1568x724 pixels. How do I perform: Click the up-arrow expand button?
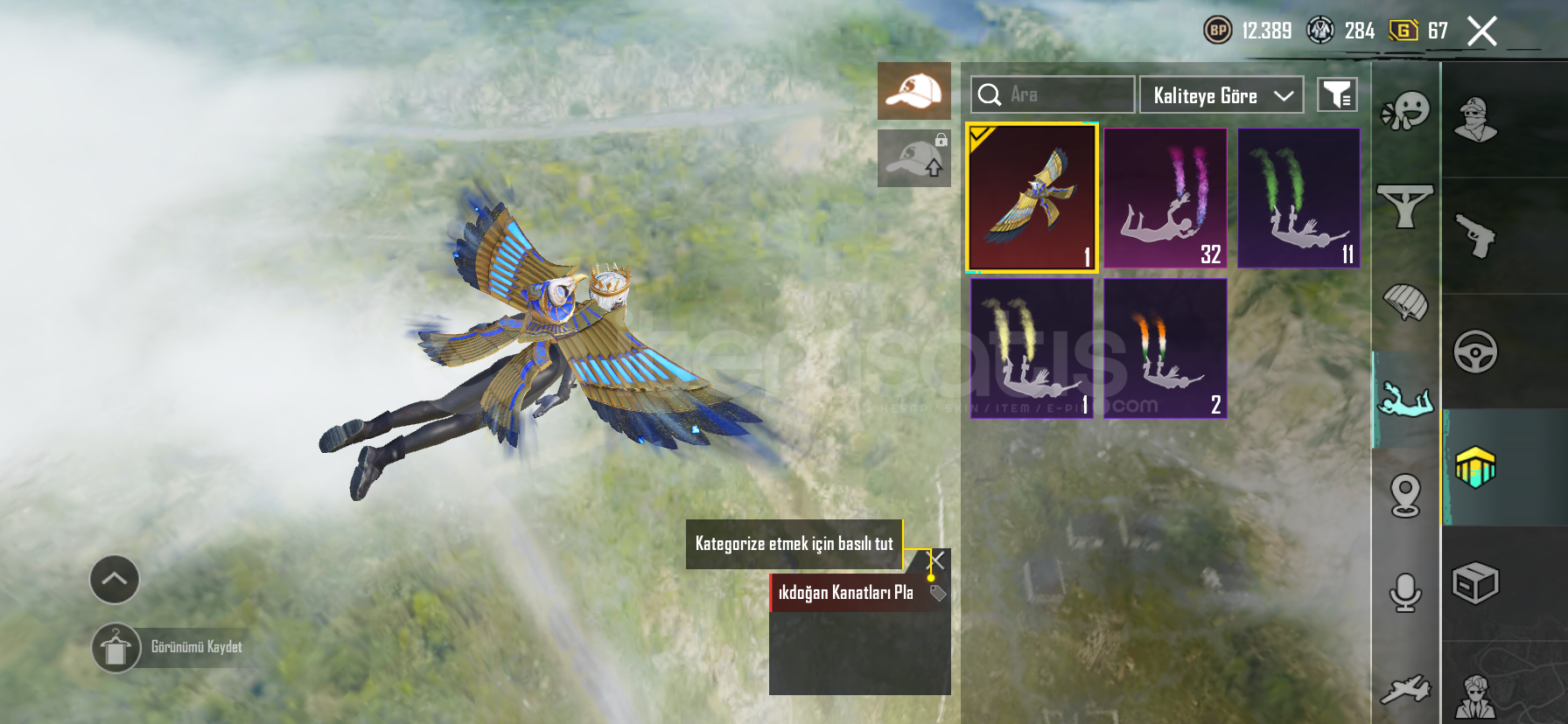115,579
